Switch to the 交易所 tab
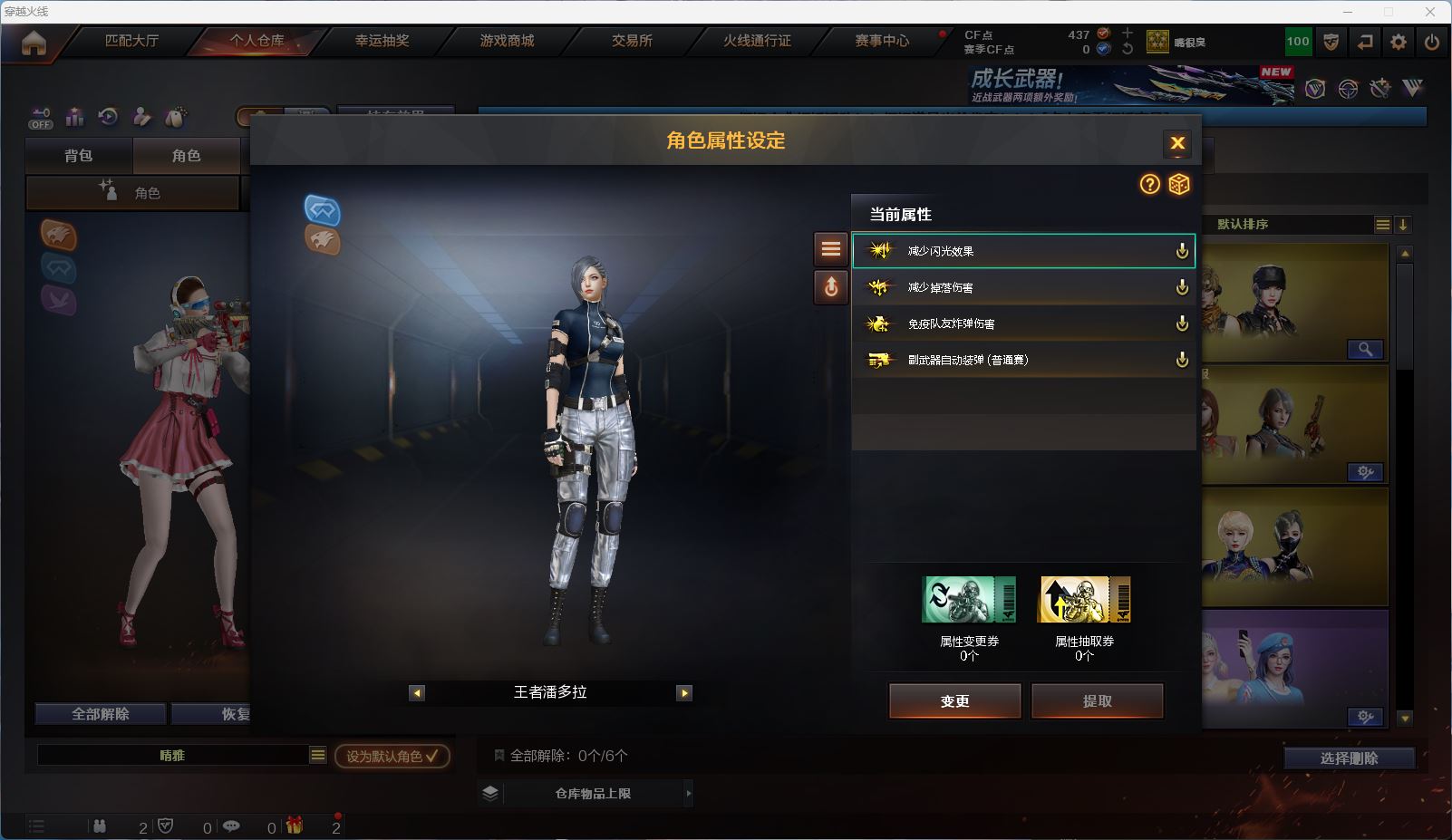This screenshot has width=1452, height=840. point(632,41)
